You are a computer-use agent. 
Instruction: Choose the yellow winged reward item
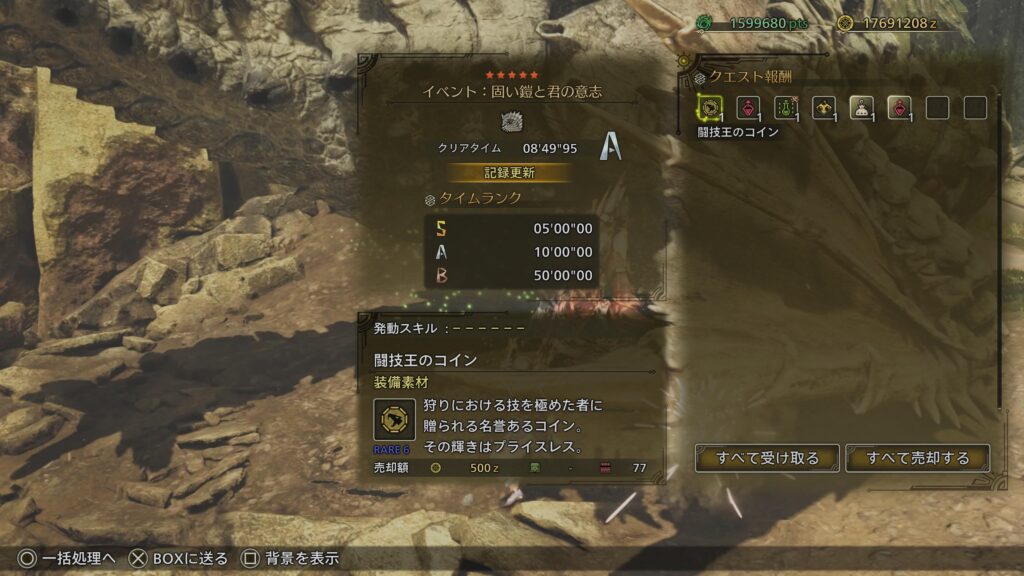(x=823, y=107)
